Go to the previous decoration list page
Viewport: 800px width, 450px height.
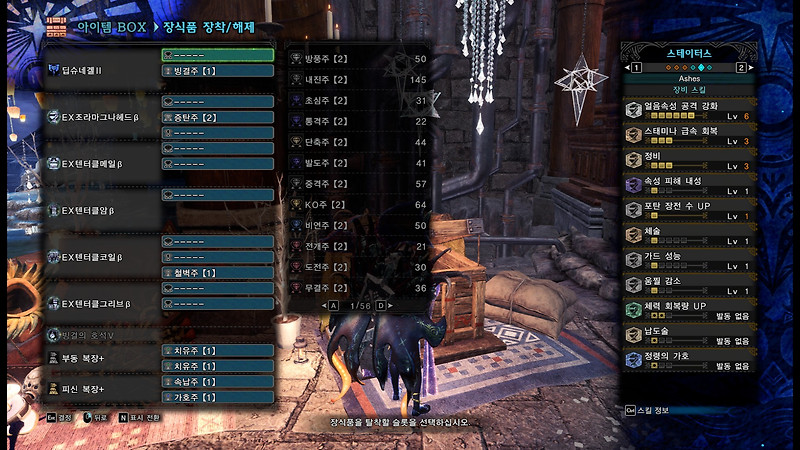pos(333,305)
